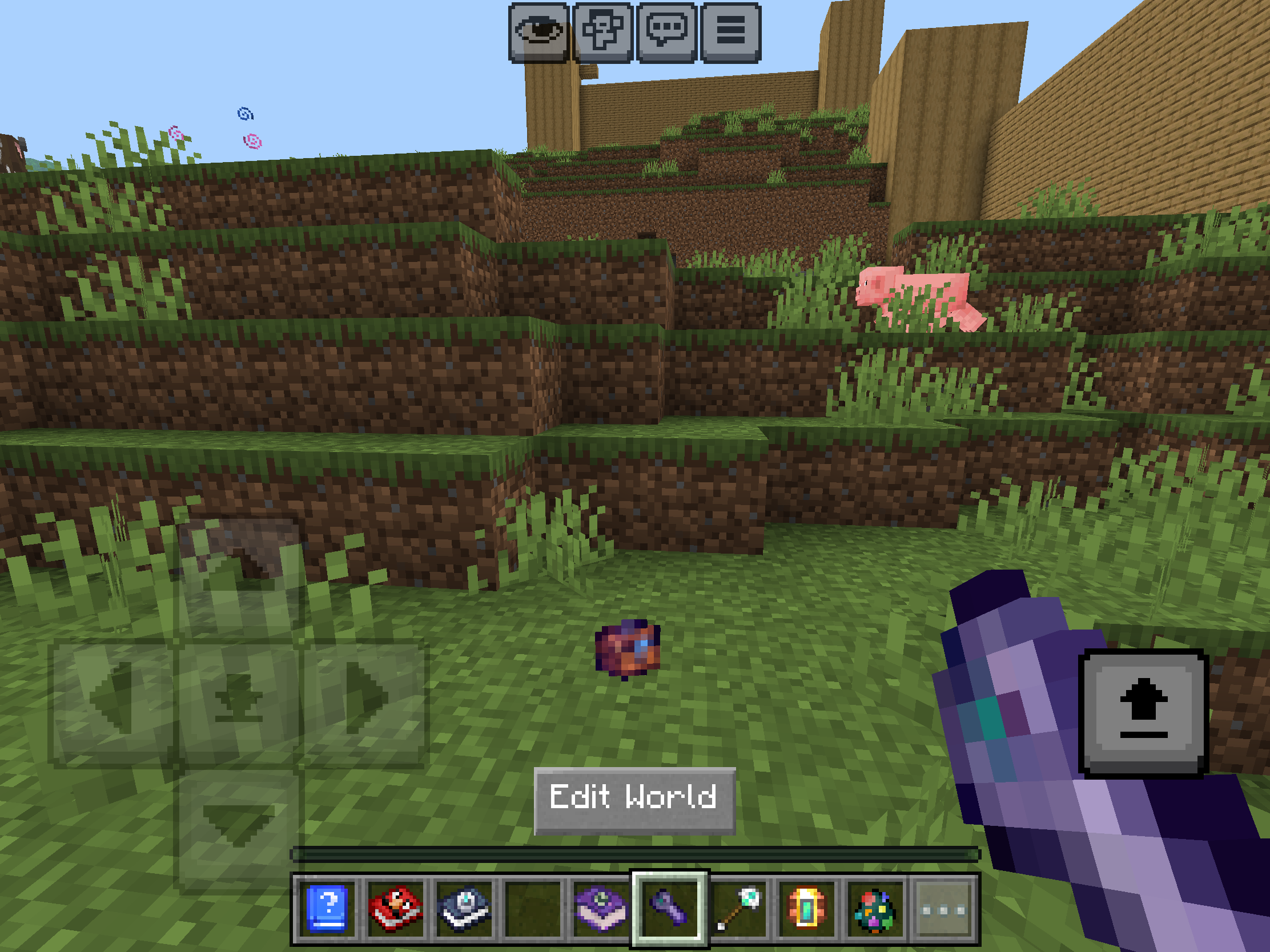1270x952 pixels.
Task: Open the emote character menu
Action: pos(603,32)
